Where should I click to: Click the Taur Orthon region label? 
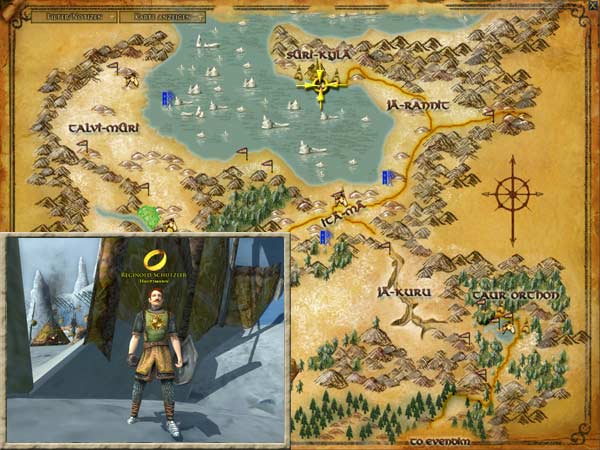(x=505, y=296)
